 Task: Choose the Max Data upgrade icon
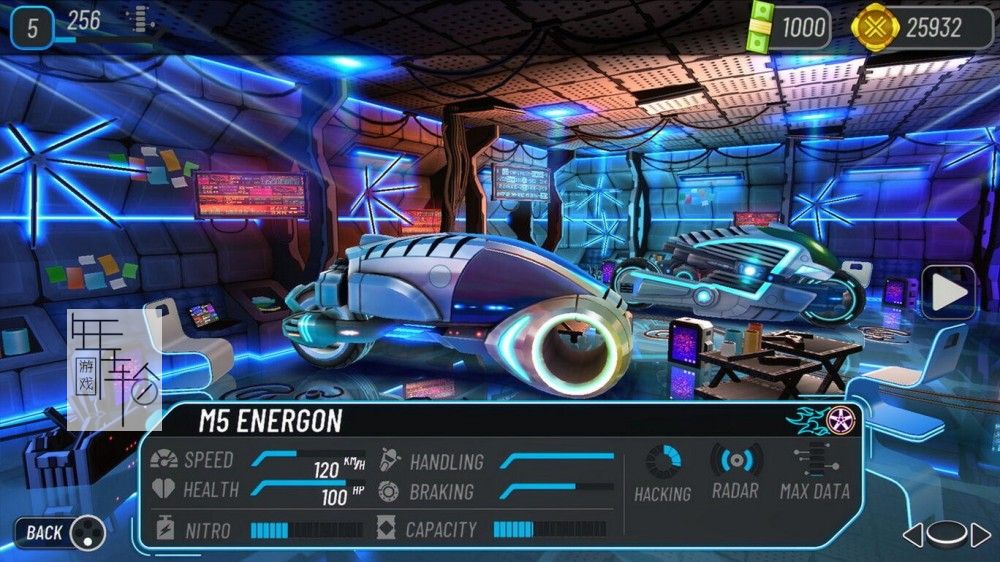pos(813,461)
